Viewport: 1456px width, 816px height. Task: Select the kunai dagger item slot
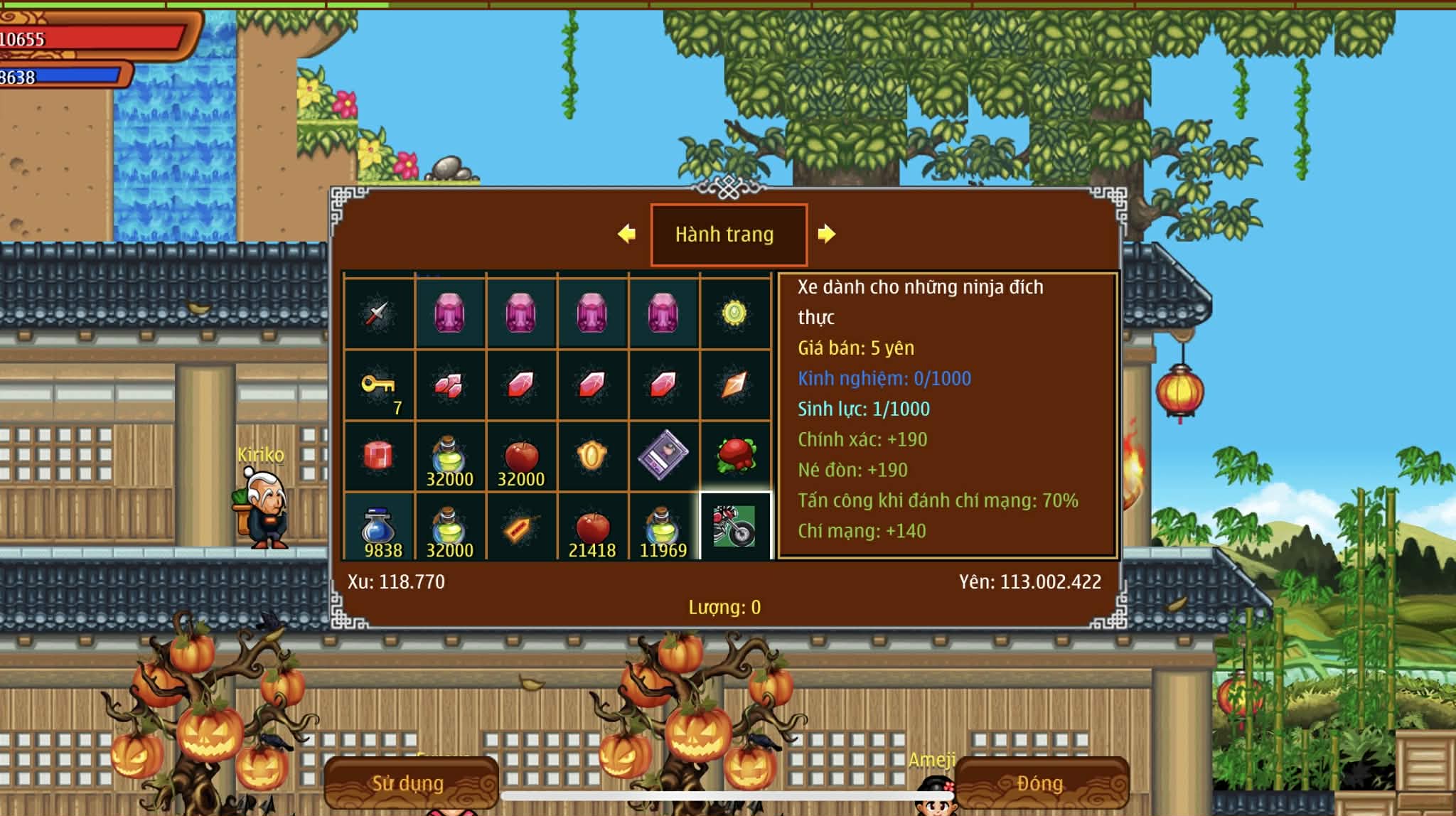[379, 313]
